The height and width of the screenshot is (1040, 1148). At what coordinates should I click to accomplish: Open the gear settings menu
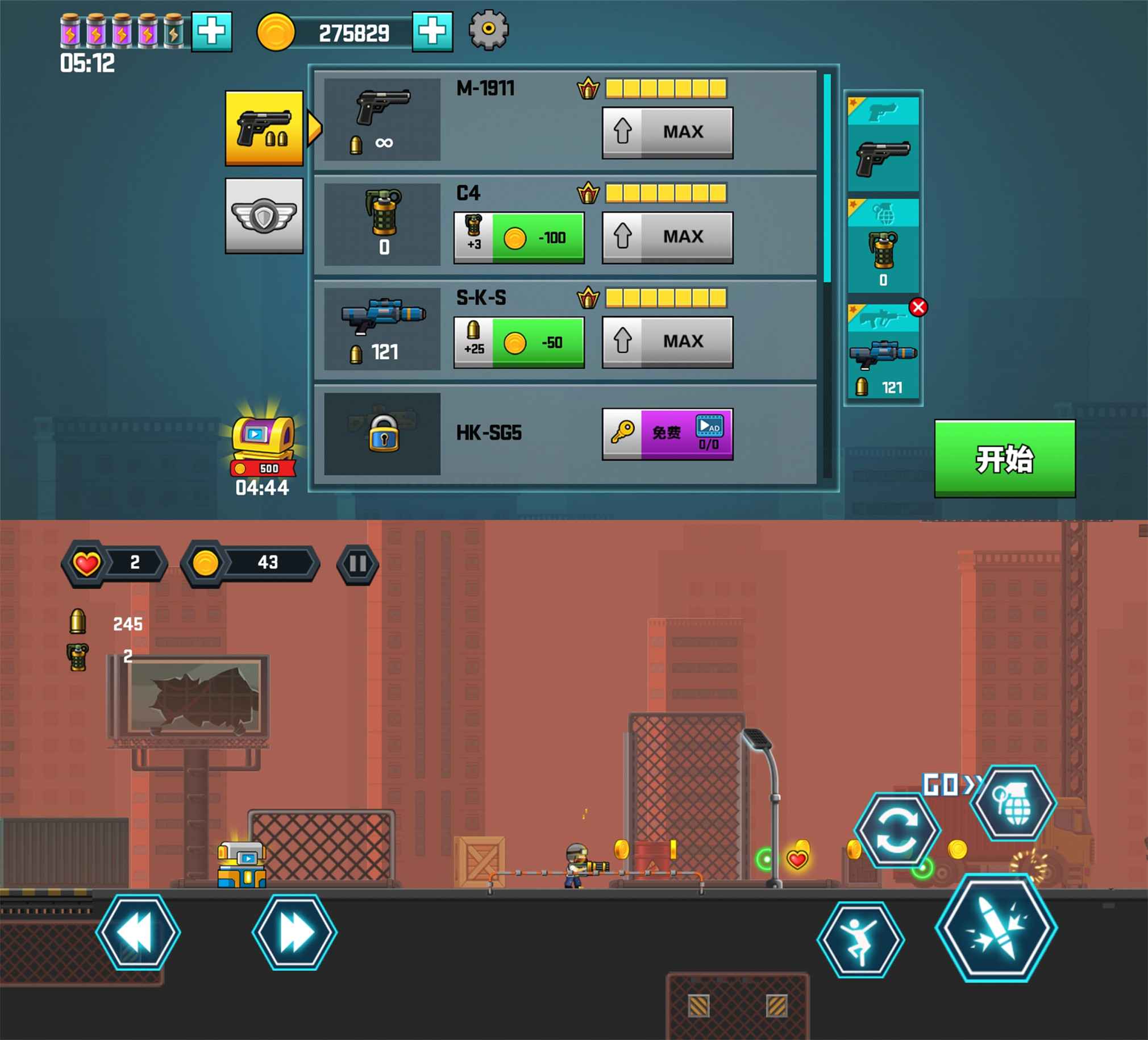488,30
